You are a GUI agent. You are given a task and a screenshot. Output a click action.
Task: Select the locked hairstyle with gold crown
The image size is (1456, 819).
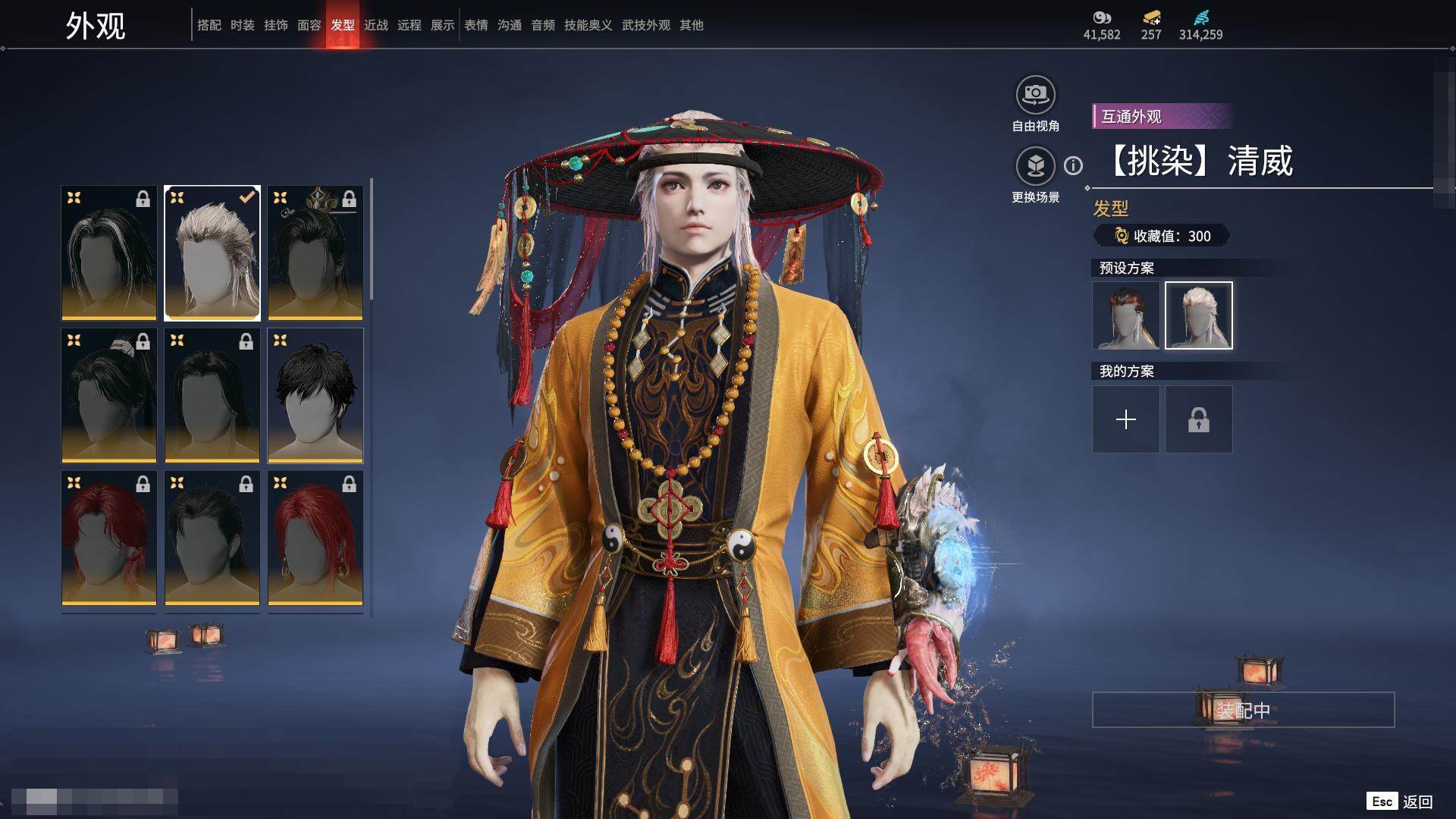[315, 253]
